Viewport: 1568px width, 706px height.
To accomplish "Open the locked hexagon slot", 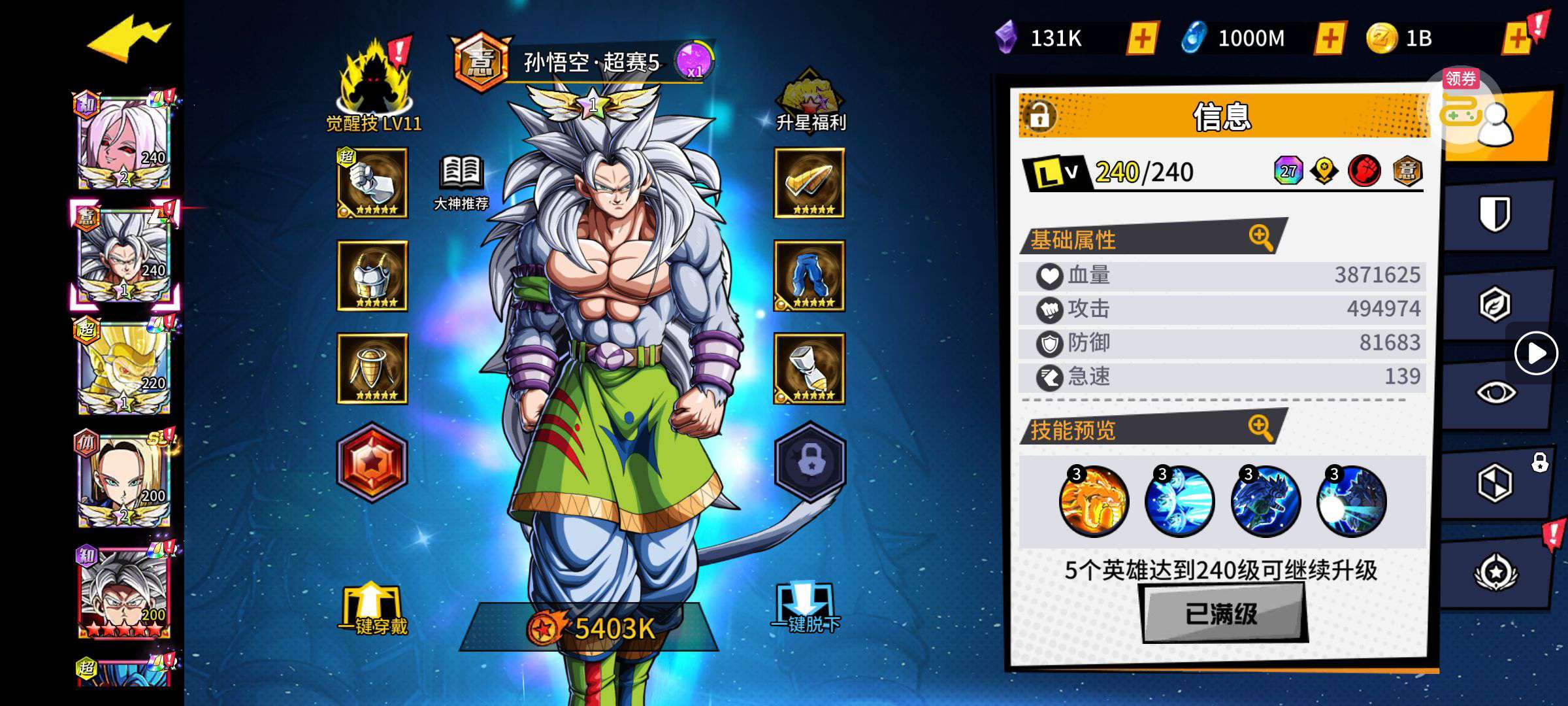I will click(x=810, y=462).
